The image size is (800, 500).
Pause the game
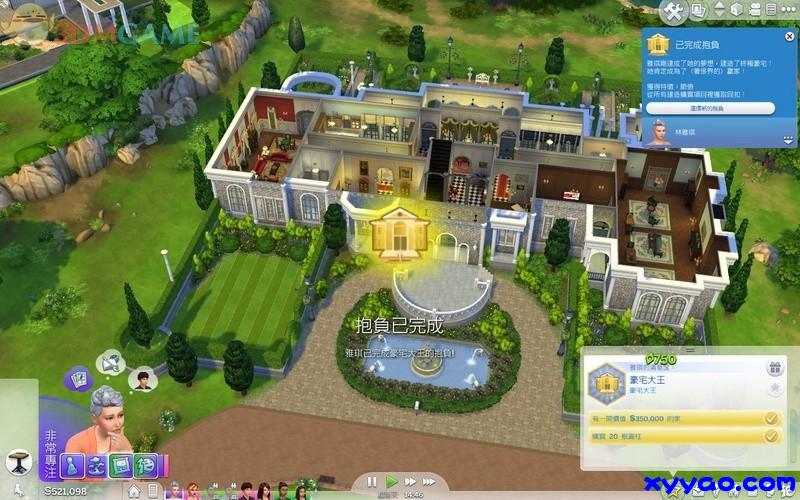coord(373,481)
